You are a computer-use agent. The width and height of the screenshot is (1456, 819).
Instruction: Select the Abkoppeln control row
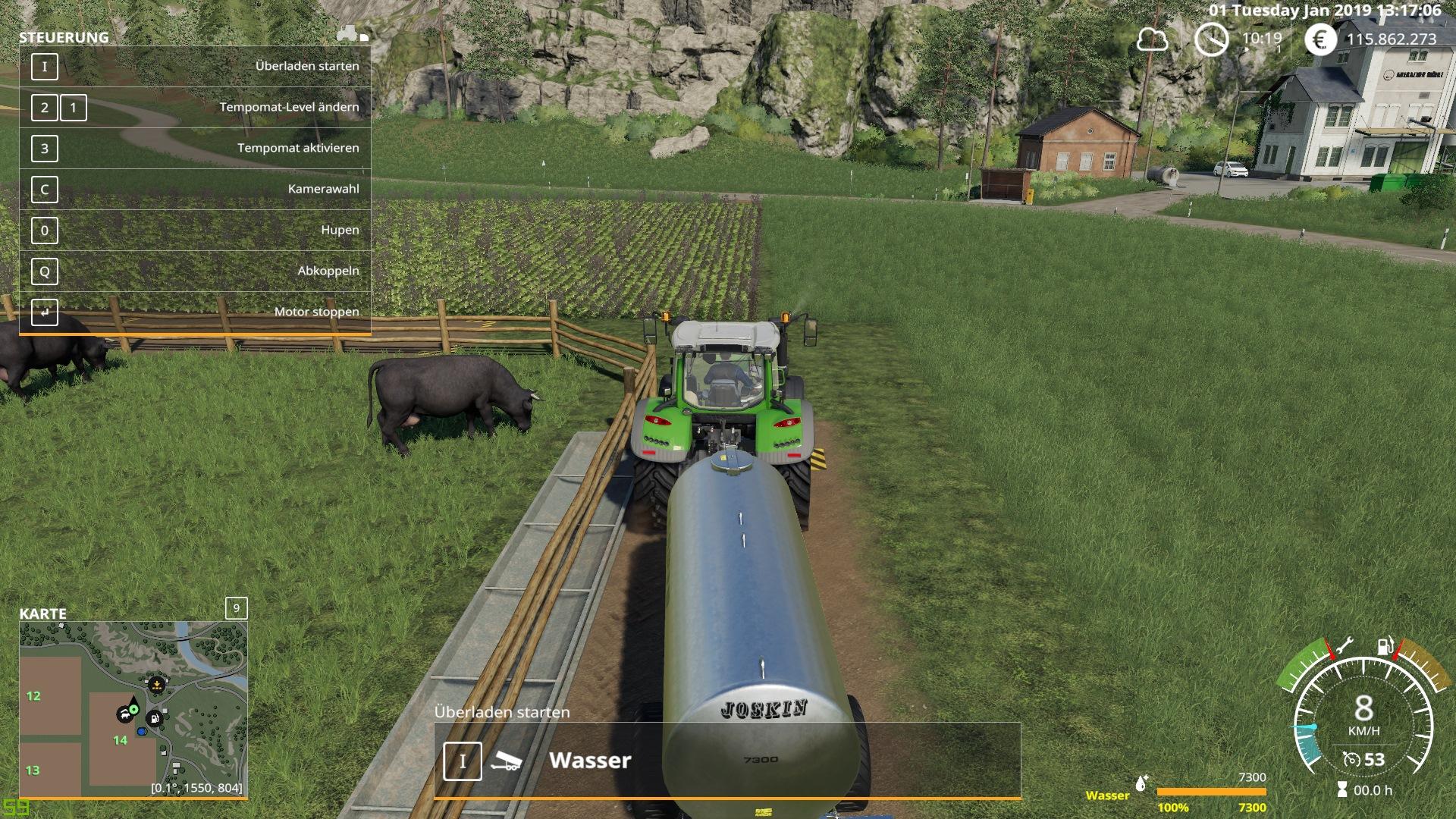pyautogui.click(x=195, y=271)
